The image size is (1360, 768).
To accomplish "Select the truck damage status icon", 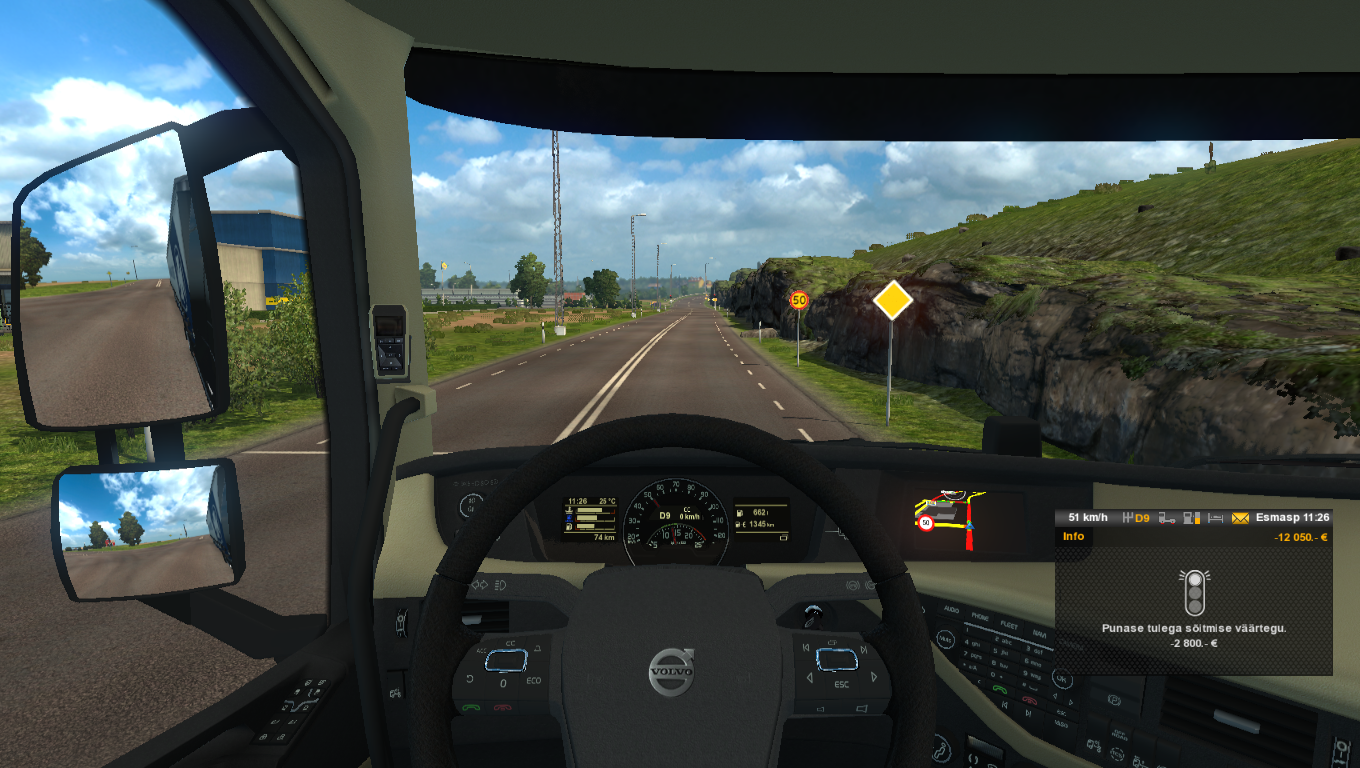I will [1166, 518].
